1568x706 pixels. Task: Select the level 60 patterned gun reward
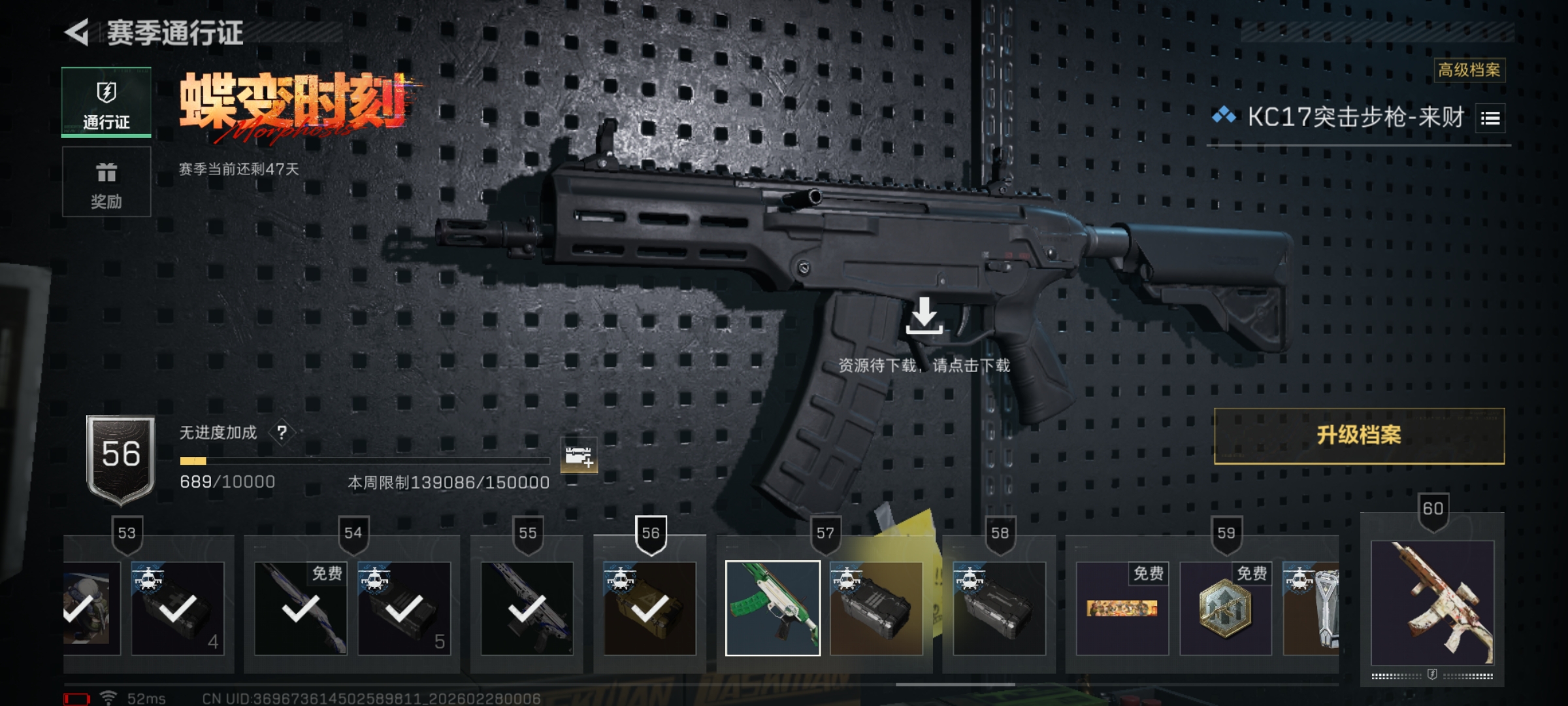point(1432,601)
